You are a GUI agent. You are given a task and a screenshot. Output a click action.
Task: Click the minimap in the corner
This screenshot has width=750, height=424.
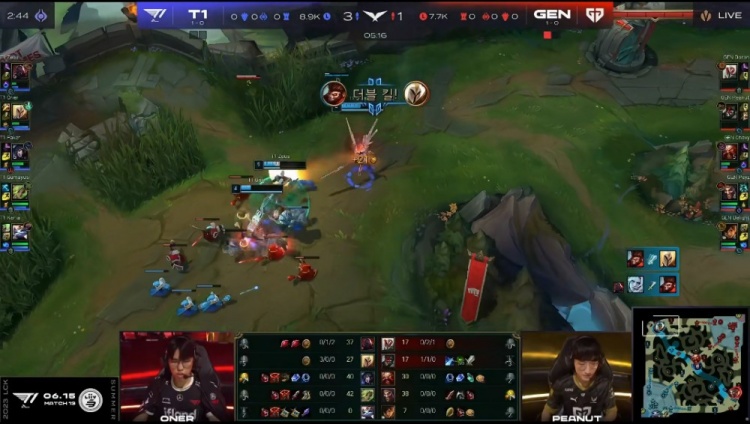coord(691,366)
